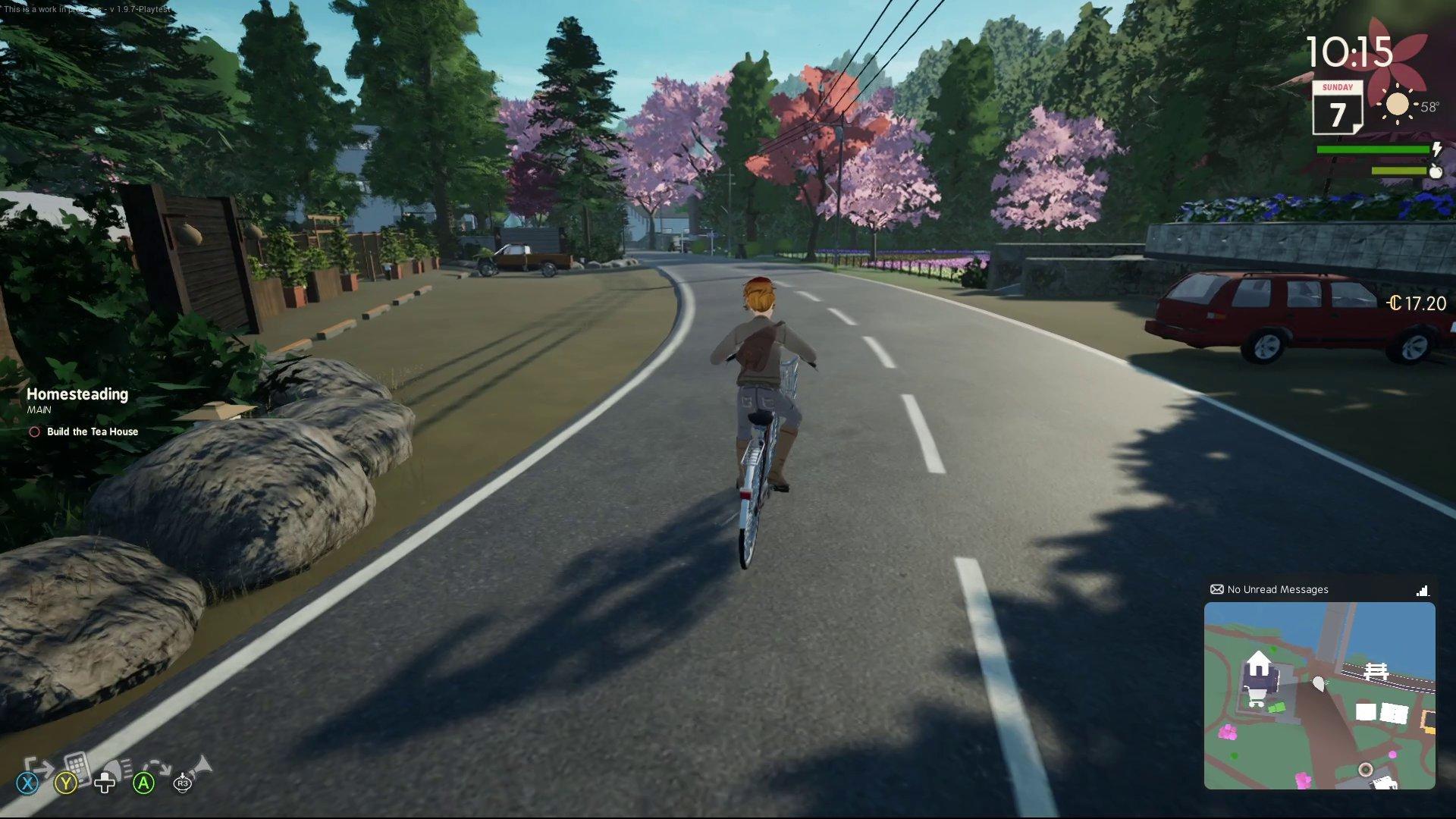
Task: Open the minimap
Action: [x=1319, y=695]
